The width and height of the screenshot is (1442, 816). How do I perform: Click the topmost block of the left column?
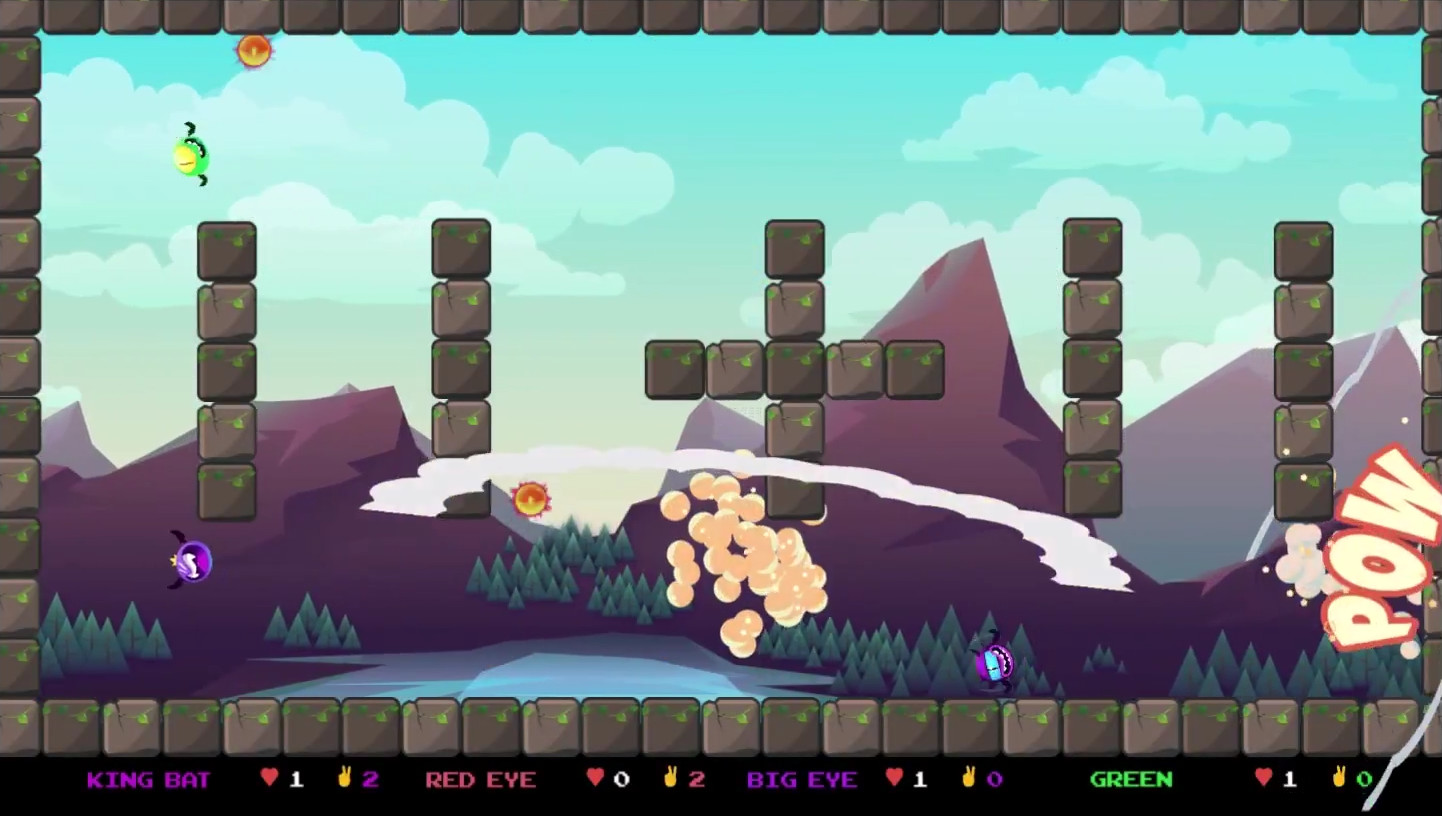coord(226,250)
